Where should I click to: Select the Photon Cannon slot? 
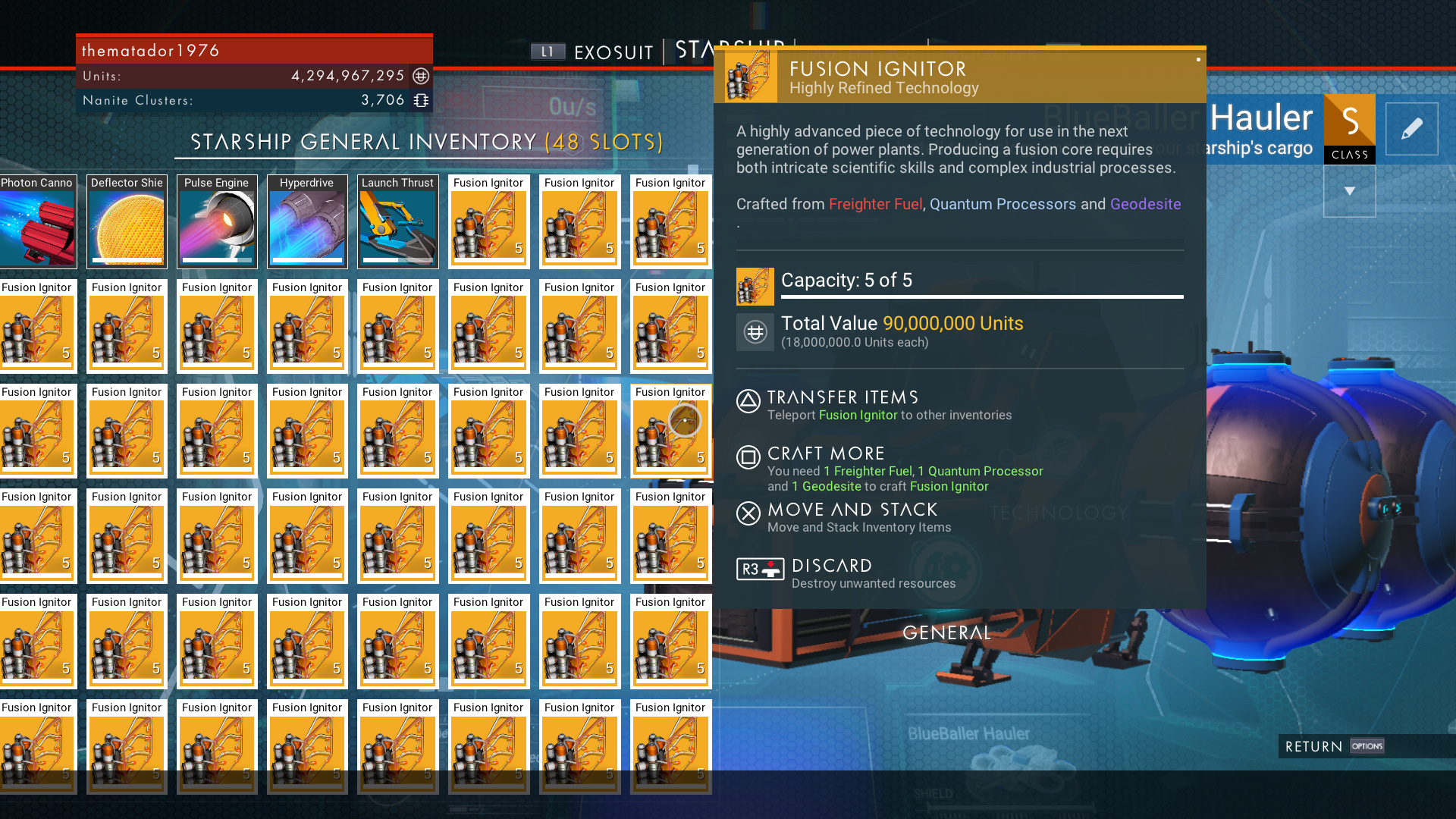pyautogui.click(x=38, y=222)
